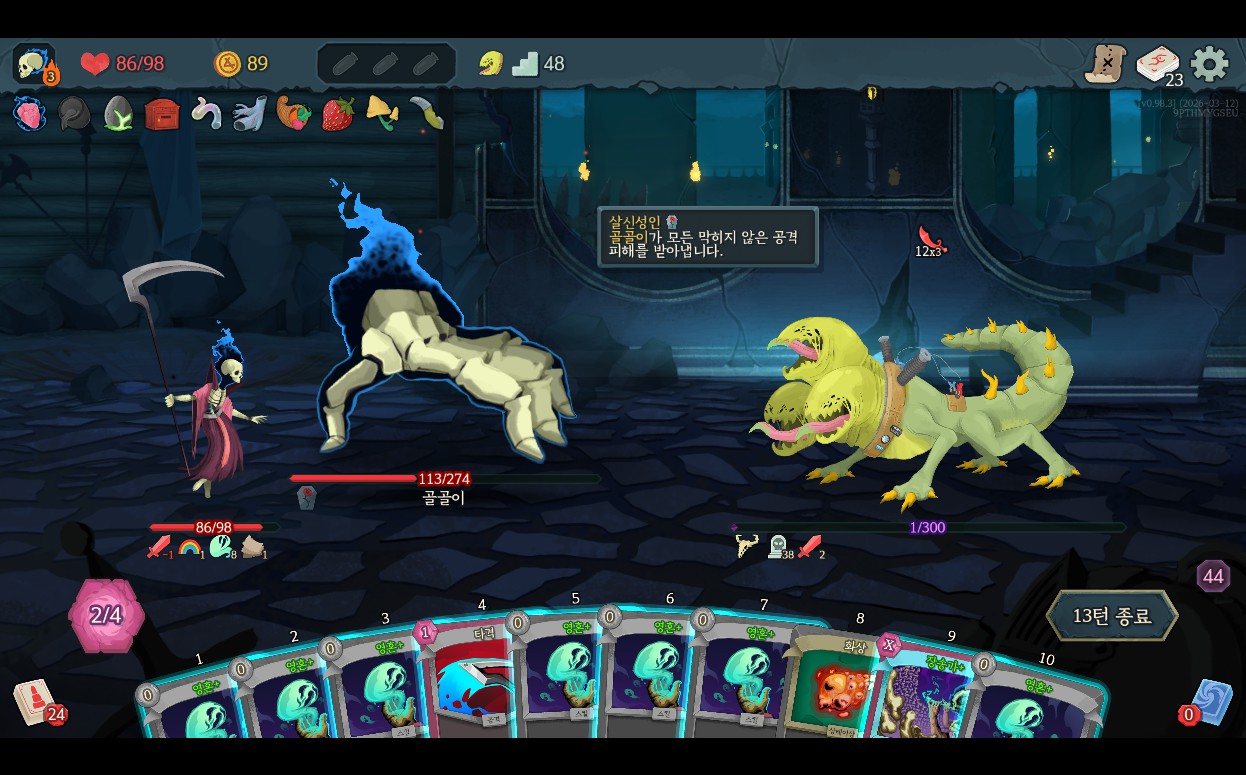Image resolution: width=1246 pixels, height=775 pixels.
Task: Click the skull character portrait
Action: click(33, 65)
